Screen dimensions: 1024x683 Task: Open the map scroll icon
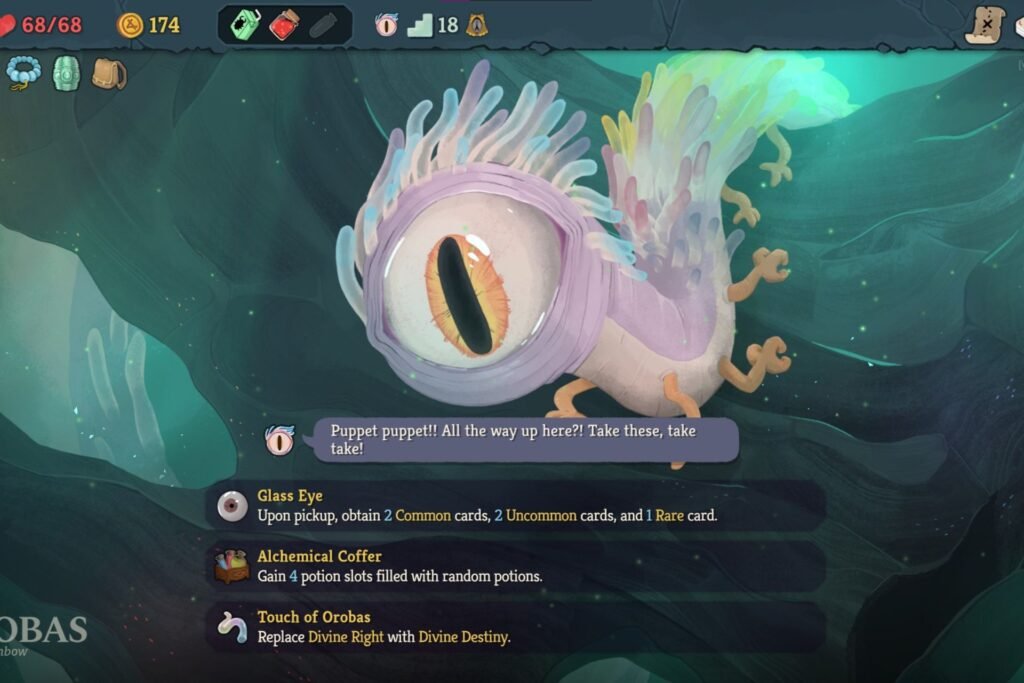click(985, 24)
